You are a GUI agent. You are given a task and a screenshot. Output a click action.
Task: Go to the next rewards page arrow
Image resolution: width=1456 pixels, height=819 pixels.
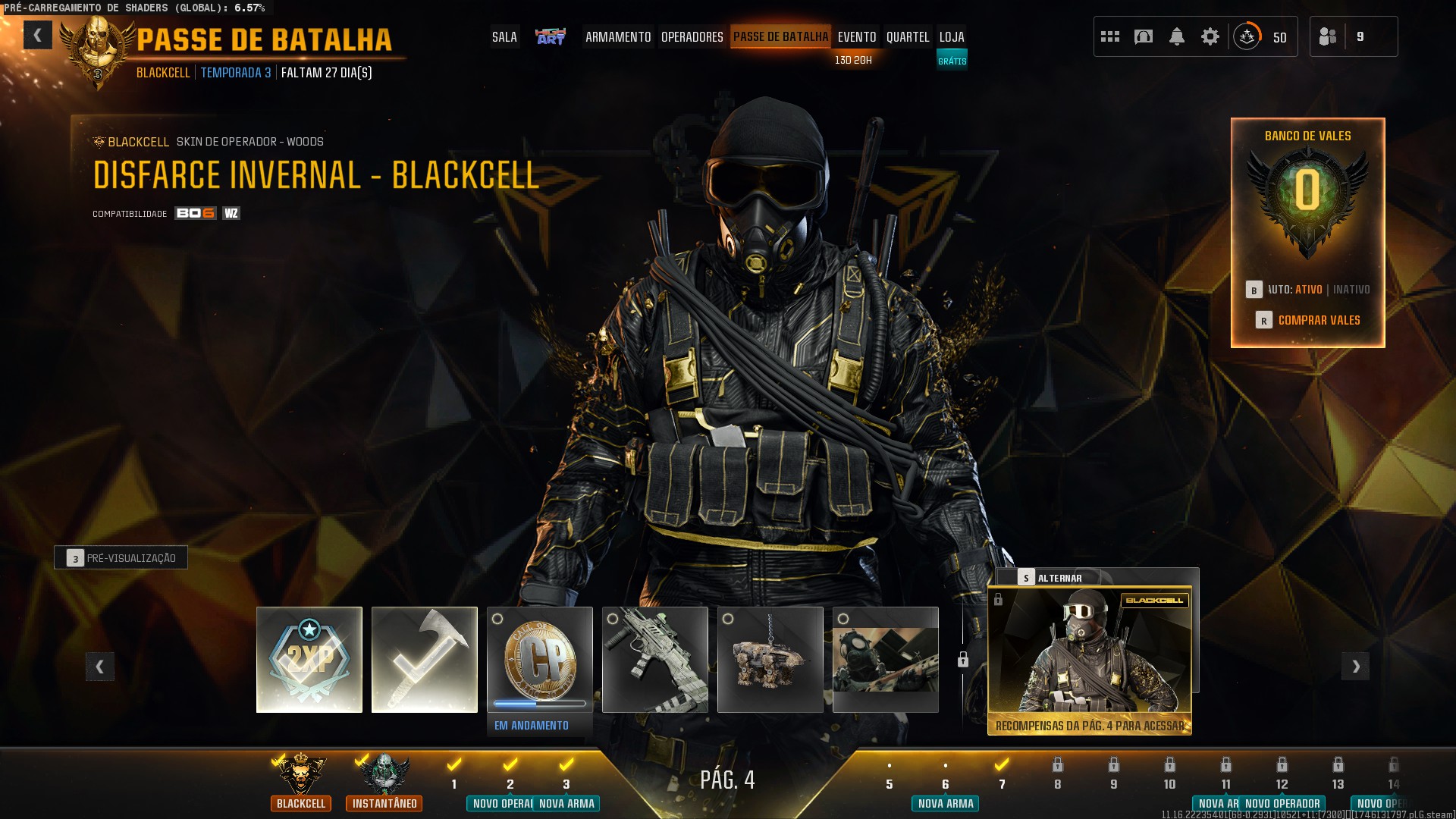click(1356, 667)
